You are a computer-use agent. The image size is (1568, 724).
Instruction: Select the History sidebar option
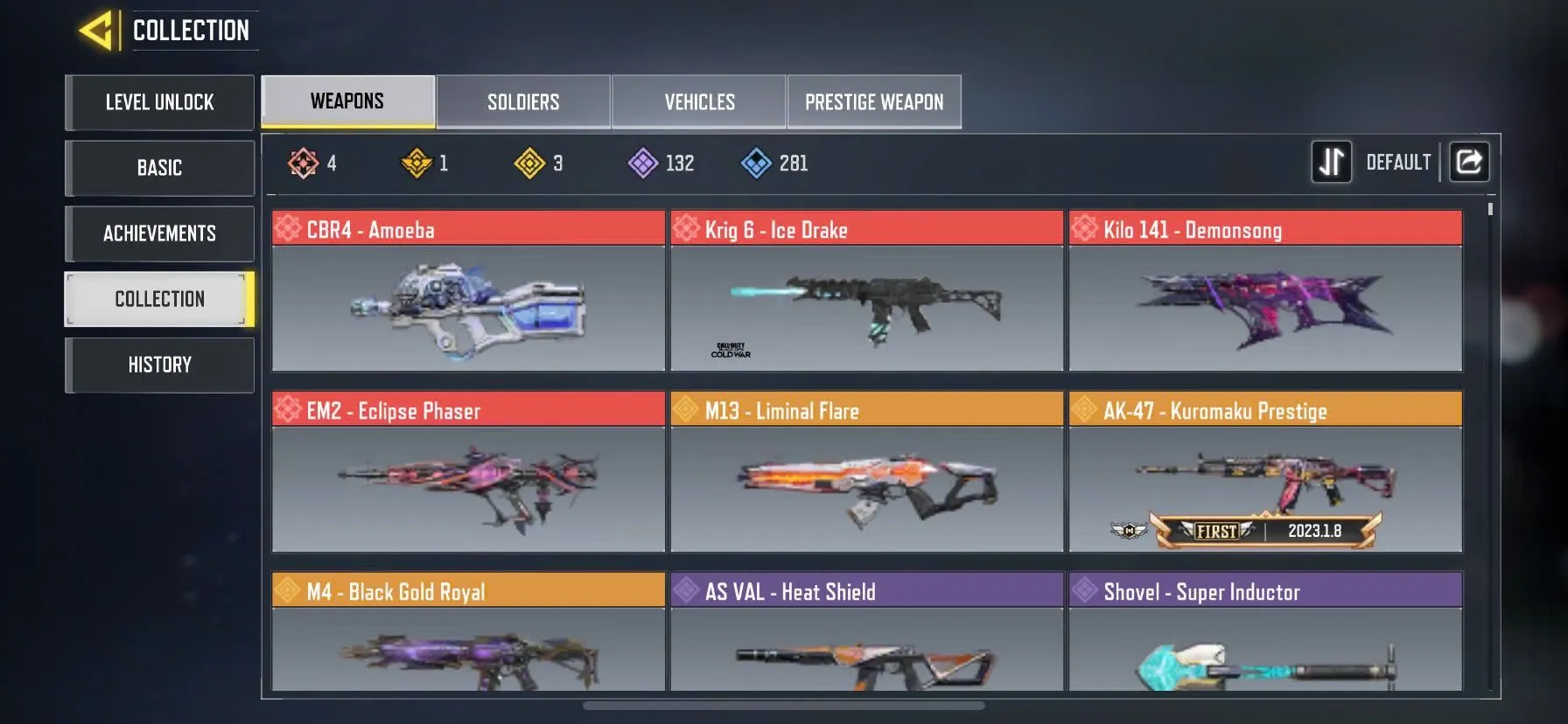coord(159,365)
